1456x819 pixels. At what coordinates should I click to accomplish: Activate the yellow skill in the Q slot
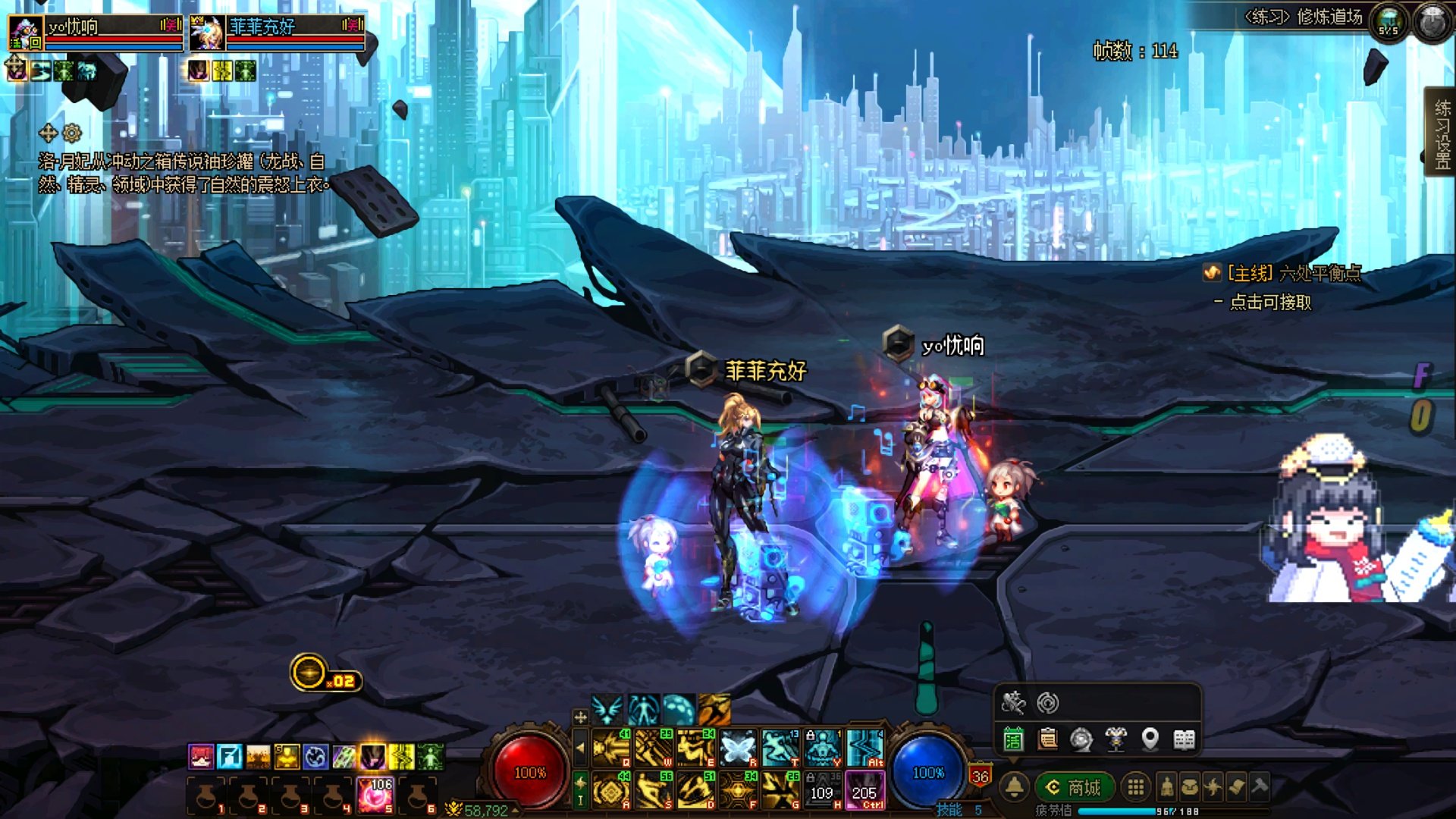click(611, 748)
